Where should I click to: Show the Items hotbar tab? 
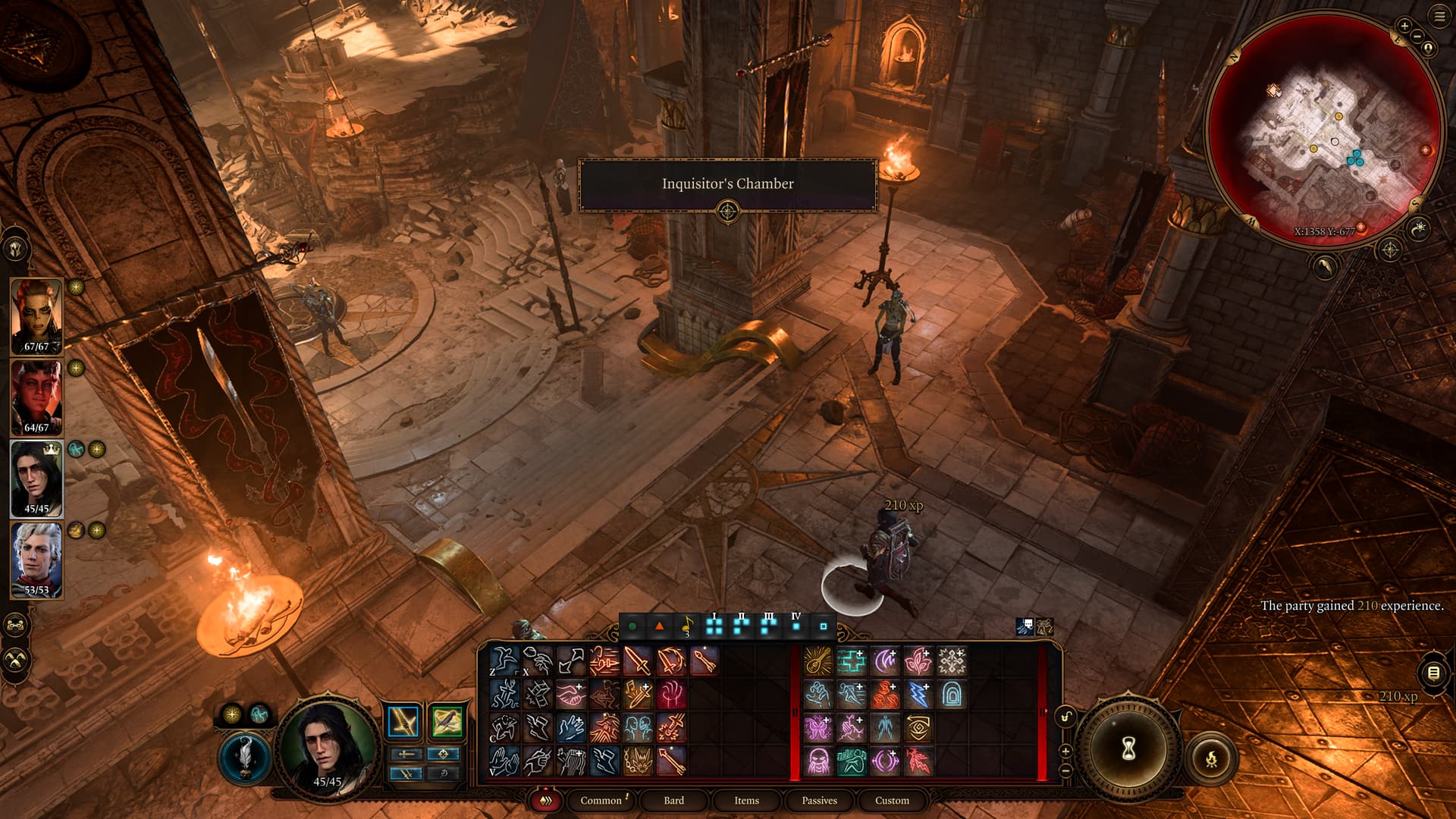tap(746, 800)
